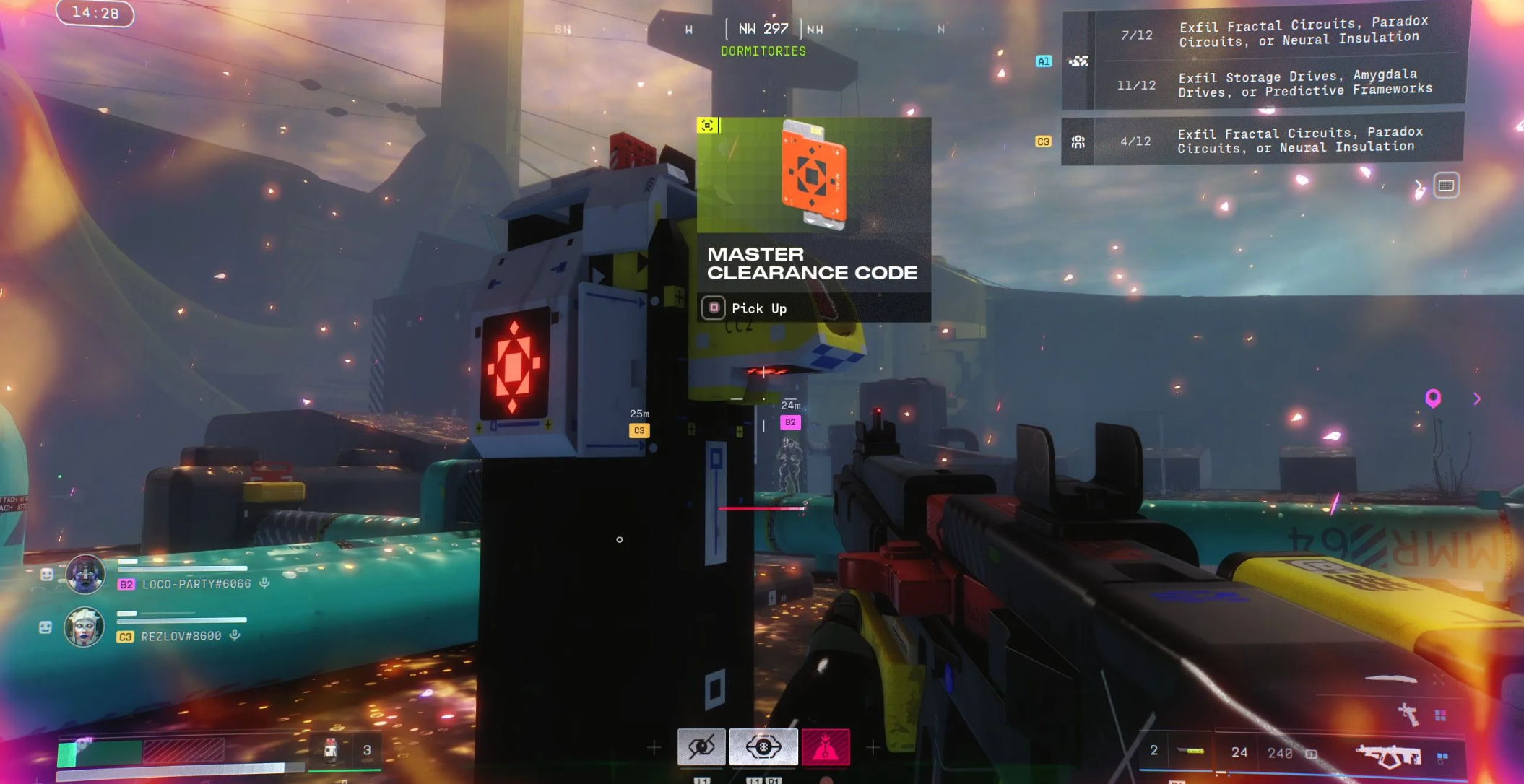Select teammate REZLOV#8600 in the squad list
This screenshot has height=784, width=1524.
point(181,636)
